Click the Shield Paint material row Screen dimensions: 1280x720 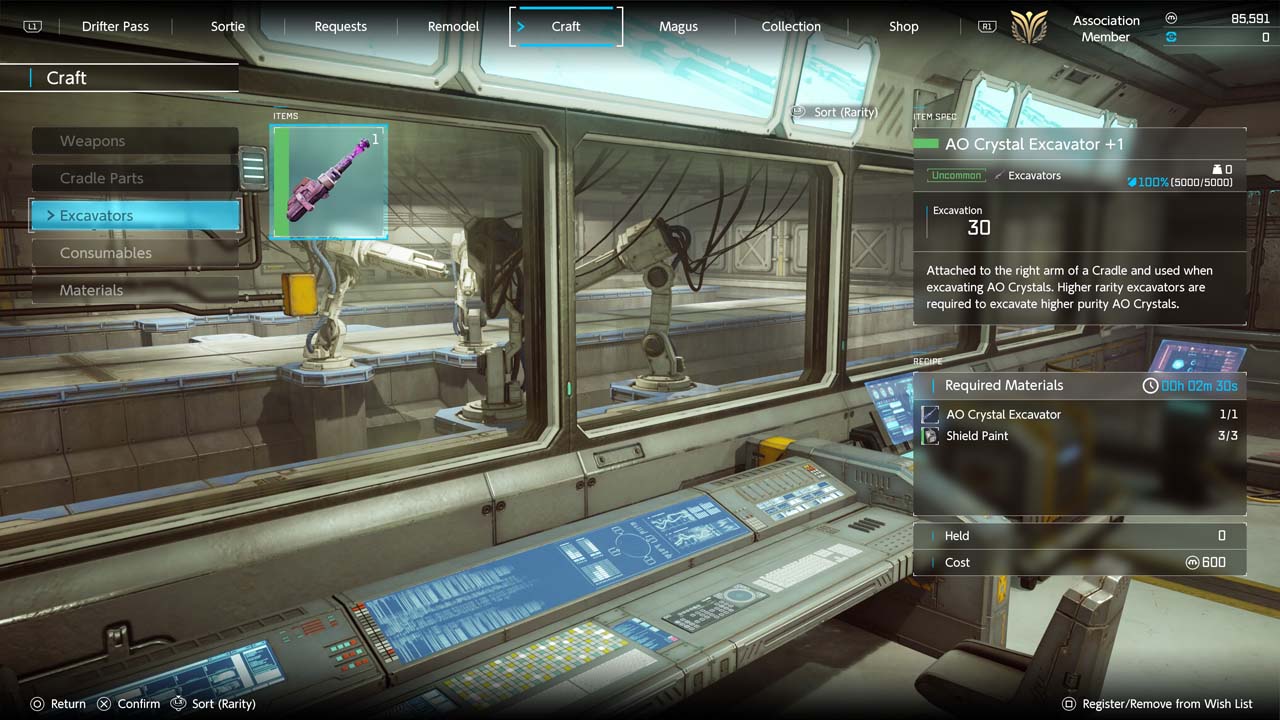coord(1079,436)
